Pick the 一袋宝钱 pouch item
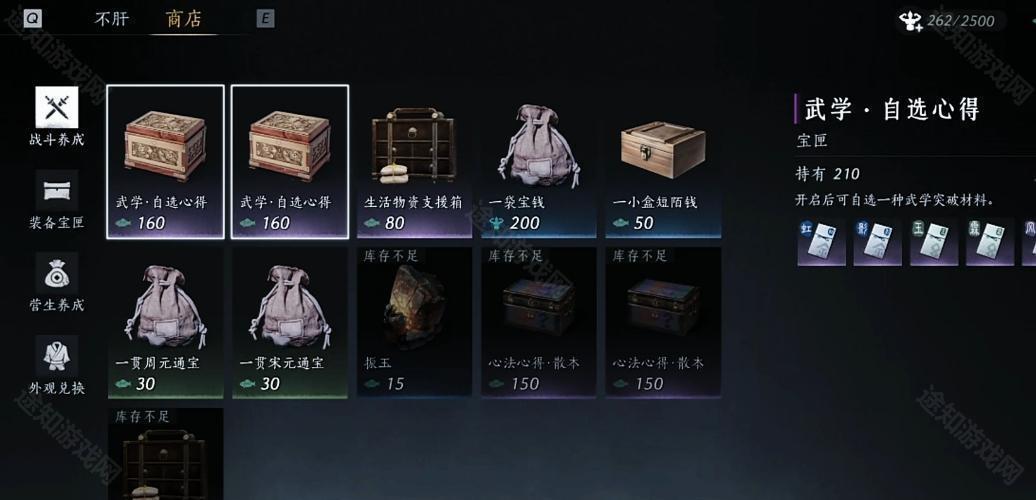The height and width of the screenshot is (500, 1036). click(538, 161)
